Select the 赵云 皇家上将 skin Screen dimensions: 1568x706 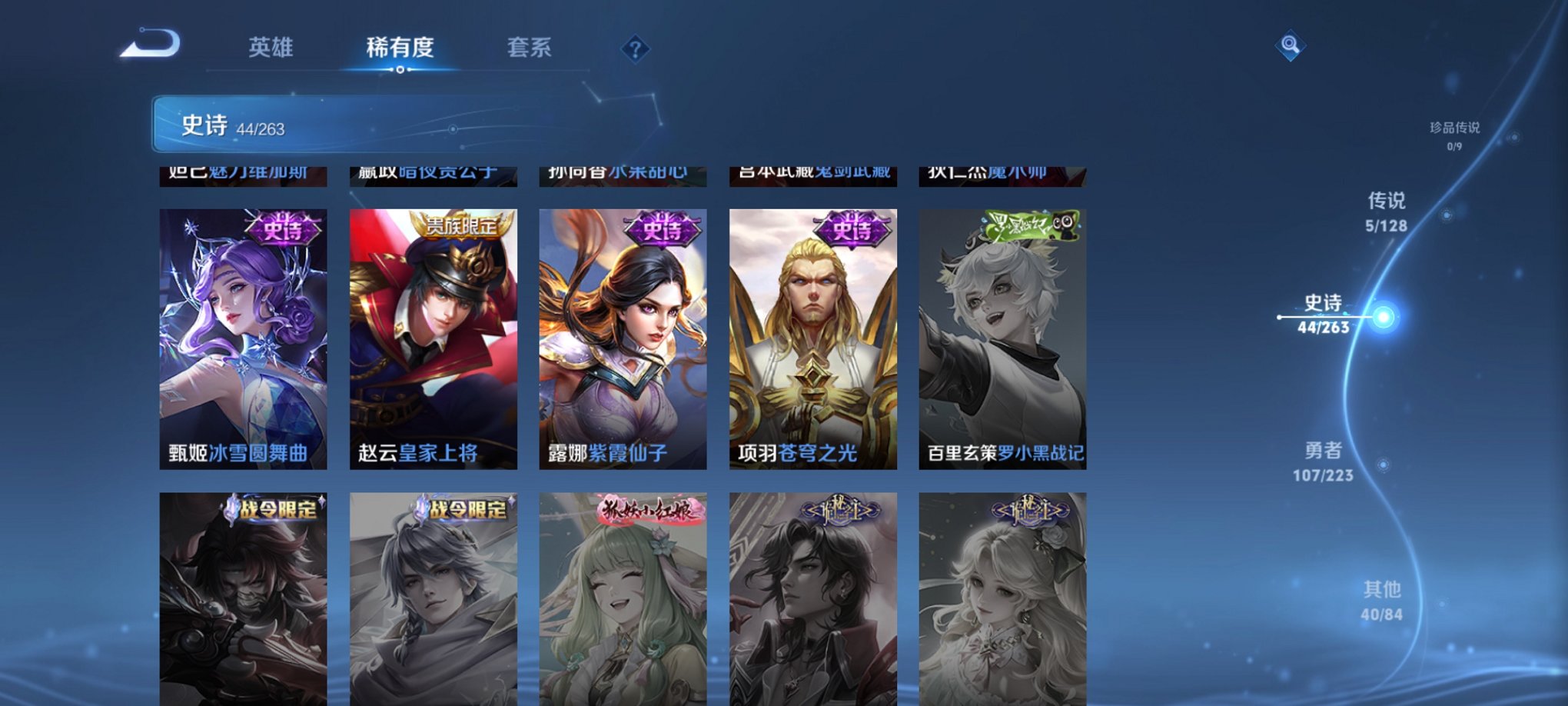click(x=433, y=338)
